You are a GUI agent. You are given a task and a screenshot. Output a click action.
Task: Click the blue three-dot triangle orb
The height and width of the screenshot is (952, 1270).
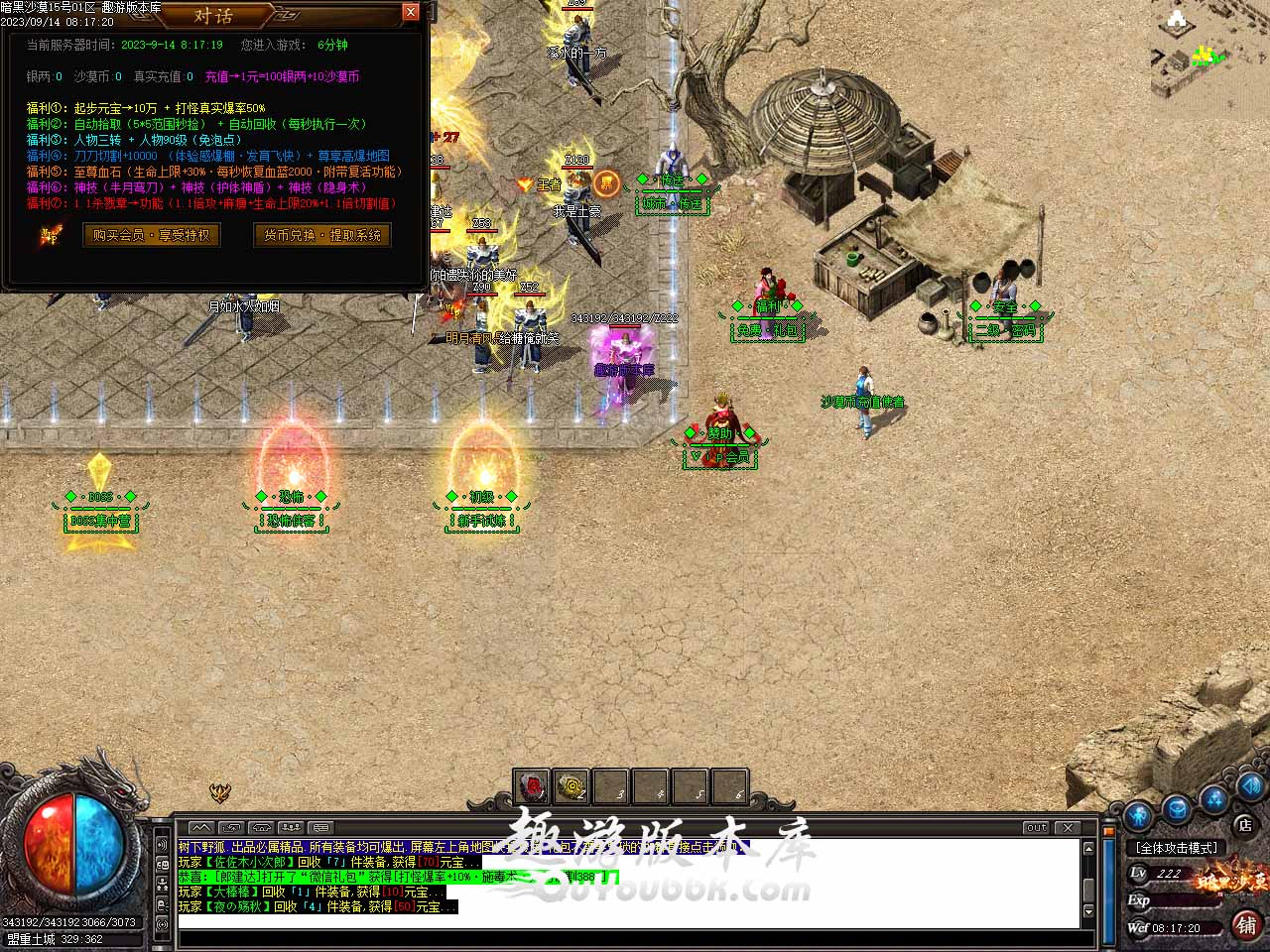click(x=1214, y=798)
